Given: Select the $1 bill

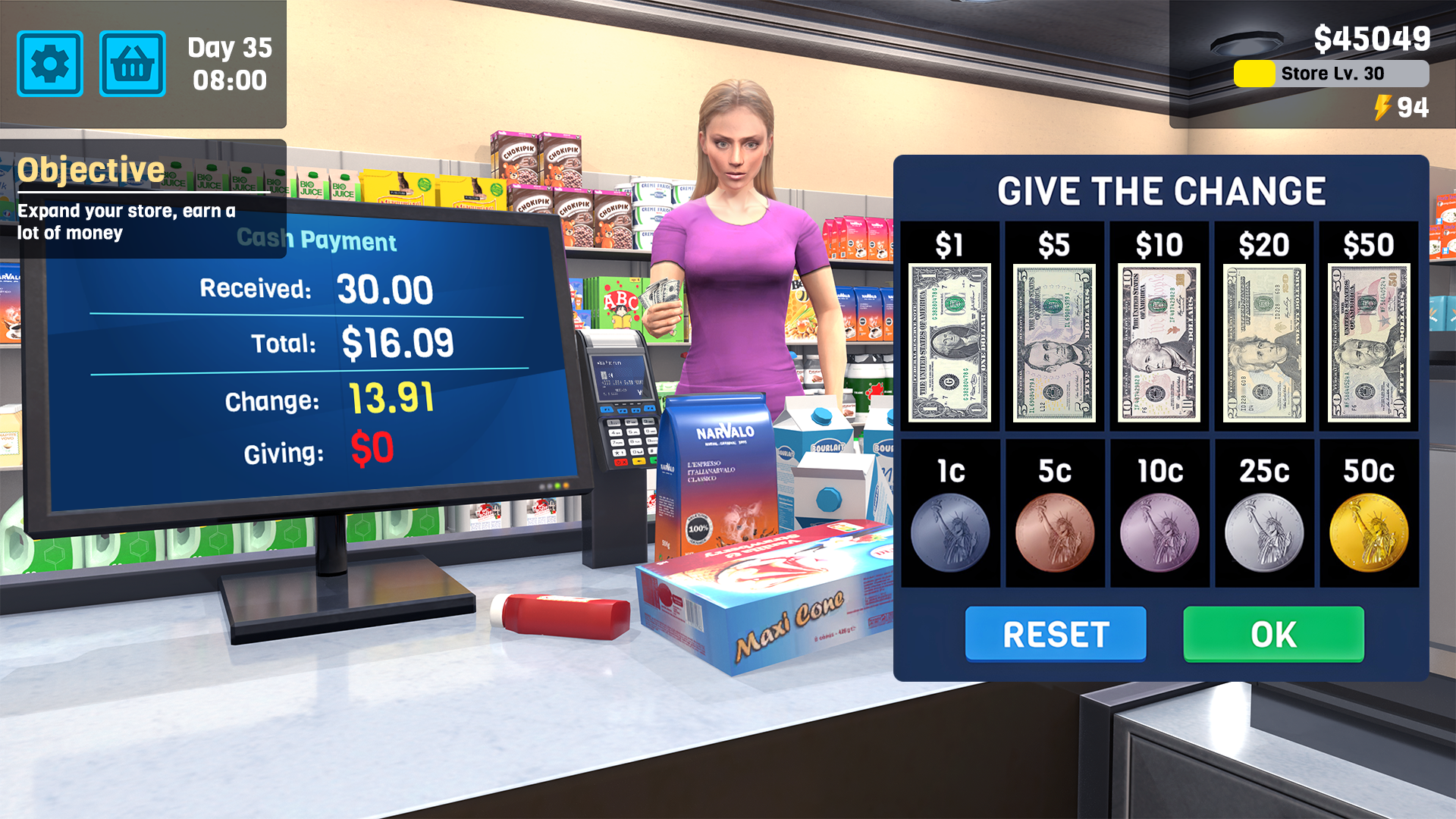Looking at the screenshot, I should point(950,341).
